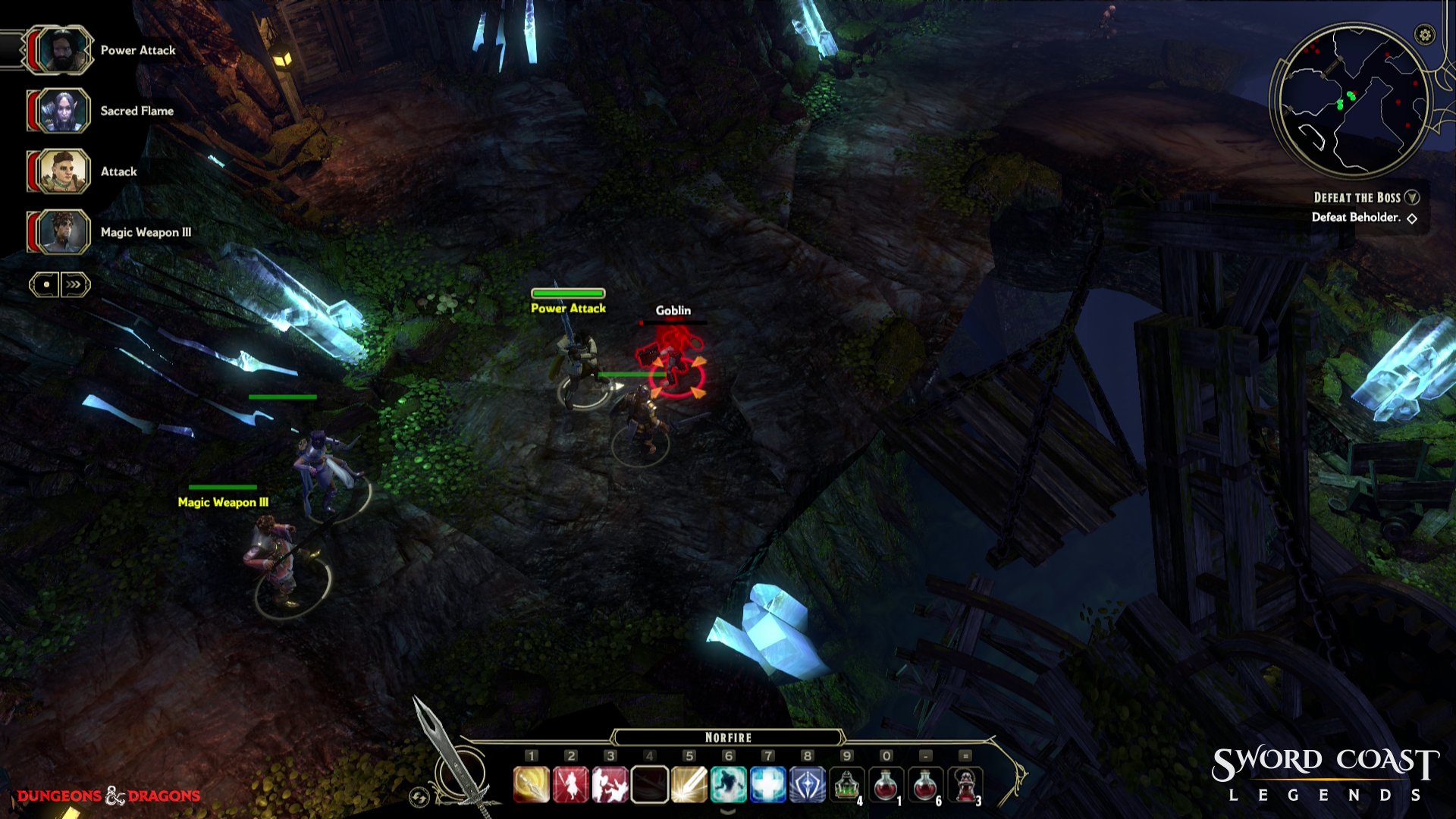The width and height of the screenshot is (1456, 819).
Task: Use the red flask with count 6
Action: 926,784
